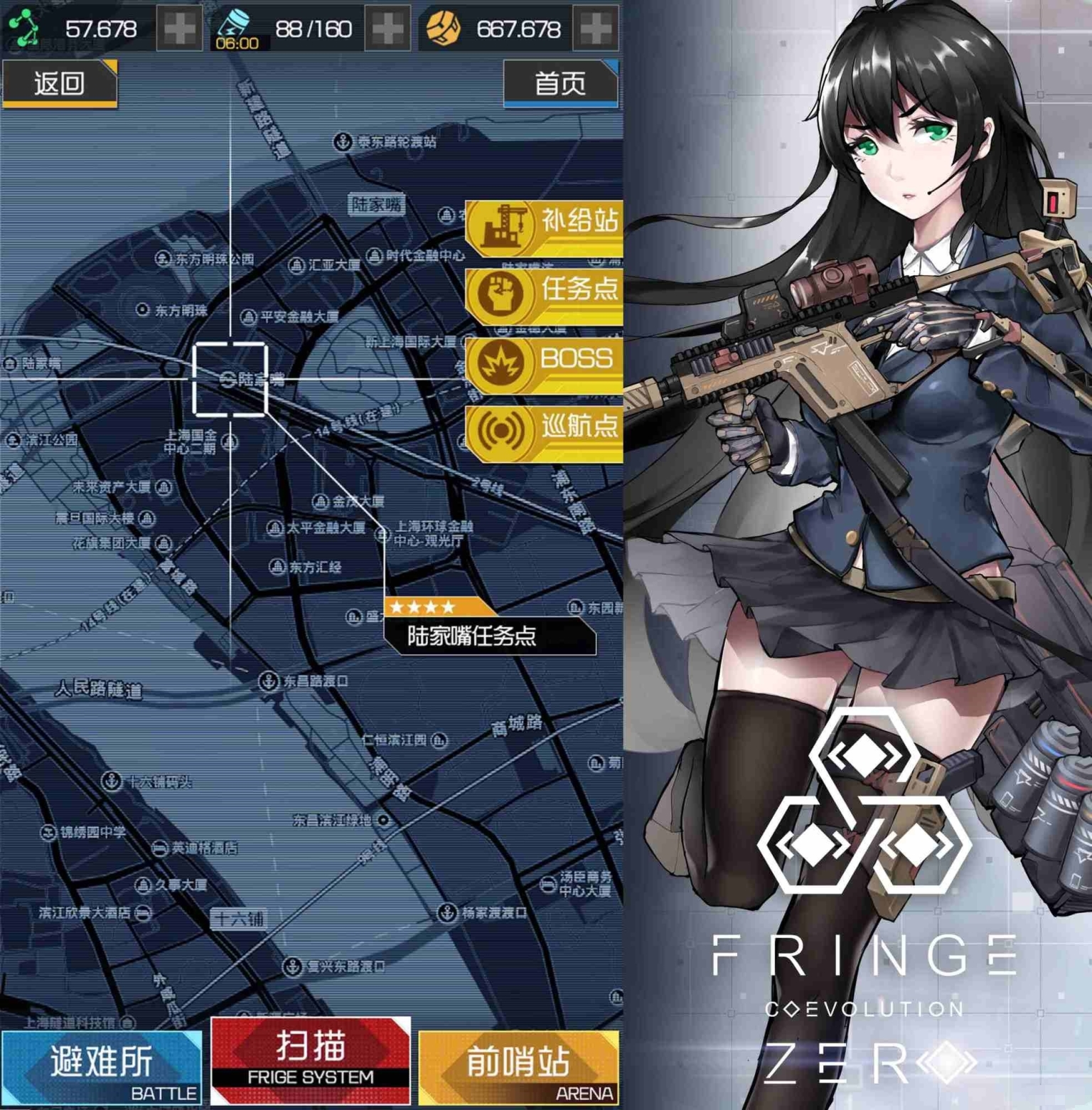Go back with the 返回 button

[x=60, y=83]
